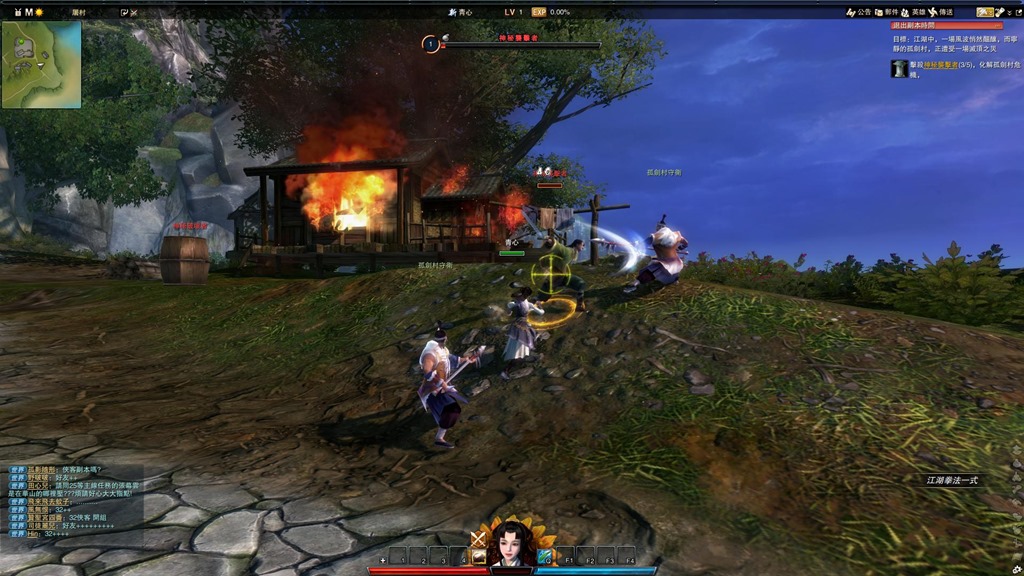The width and height of the screenshot is (1024, 576).
Task: Open the village minimap
Action: coord(41,64)
